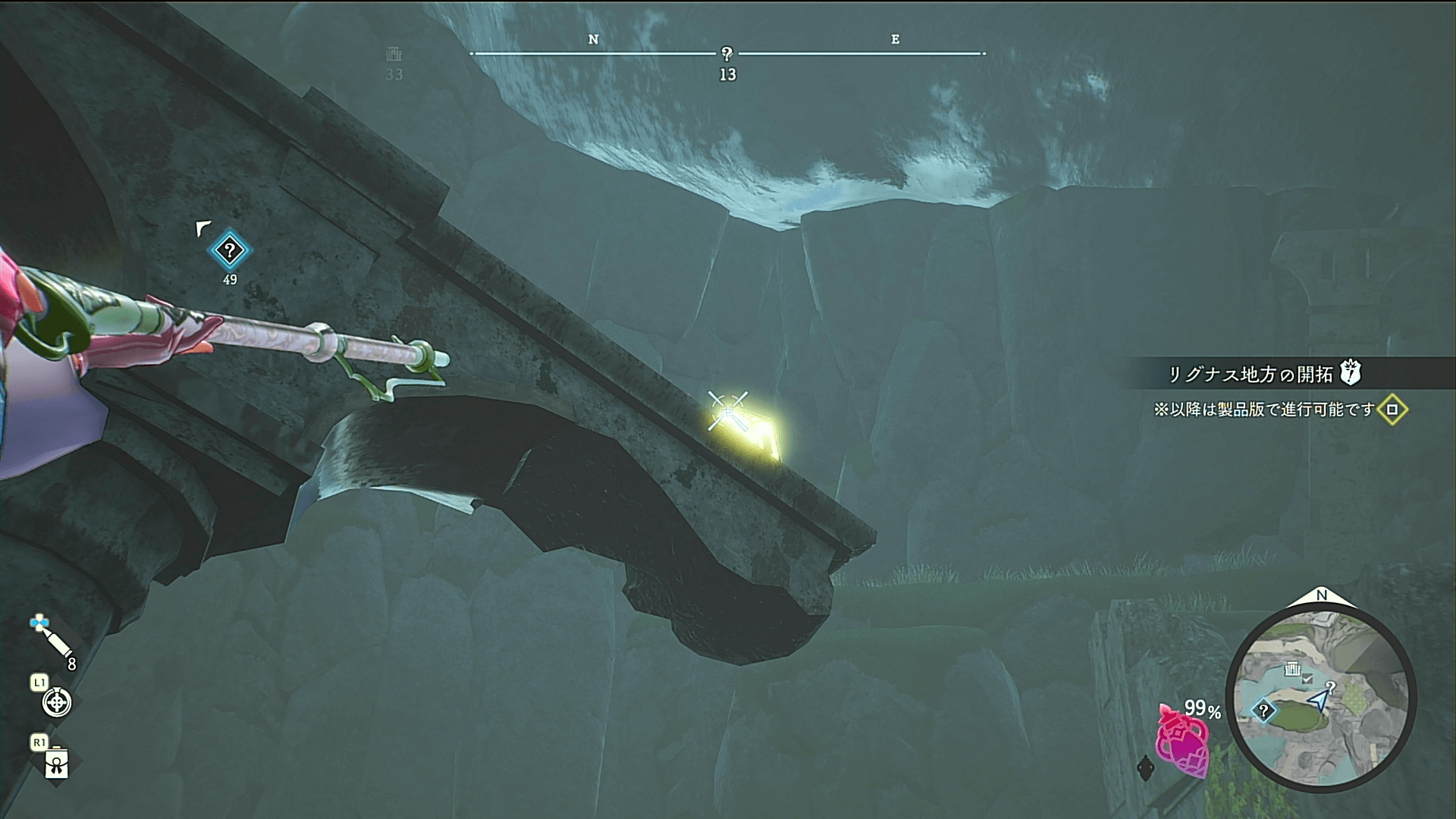This screenshot has width=1456, height=819.
Task: Select the faint ruins marker on the compass
Action: click(394, 55)
